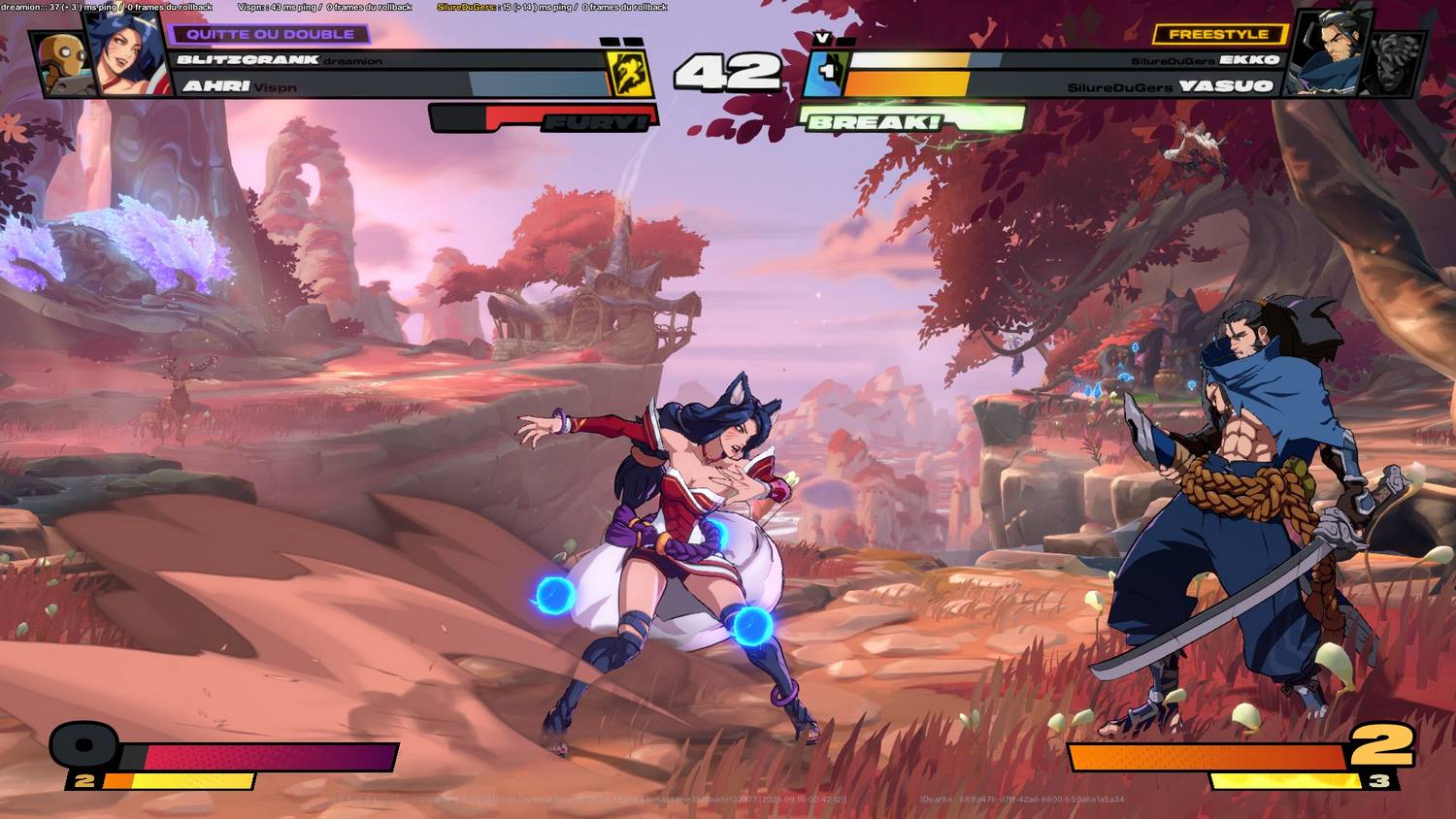Image resolution: width=1456 pixels, height=819 pixels.
Task: Select the darkened Ekko portrait
Action: click(1395, 61)
